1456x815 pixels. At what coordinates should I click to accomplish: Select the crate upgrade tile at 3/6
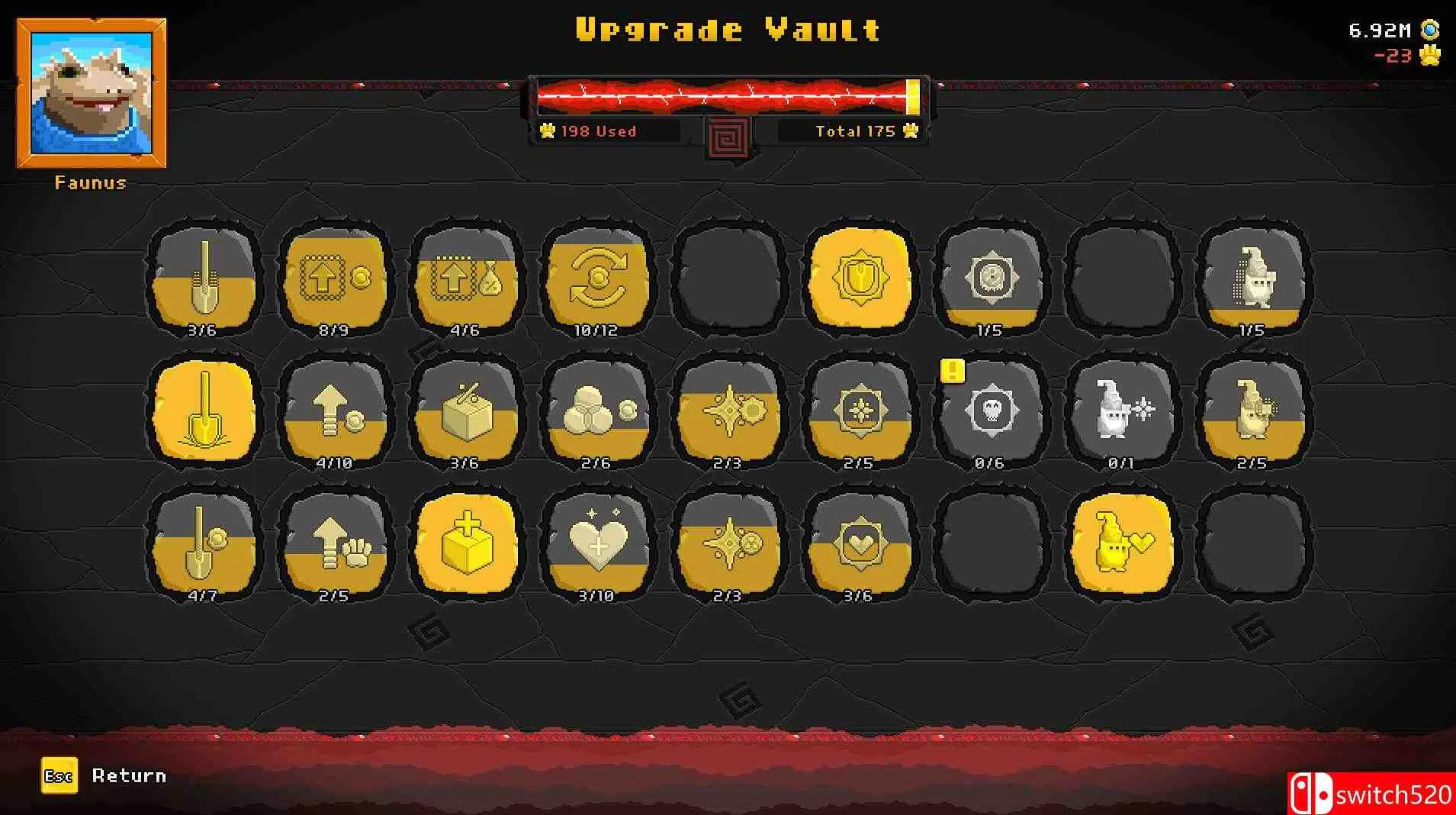(466, 412)
